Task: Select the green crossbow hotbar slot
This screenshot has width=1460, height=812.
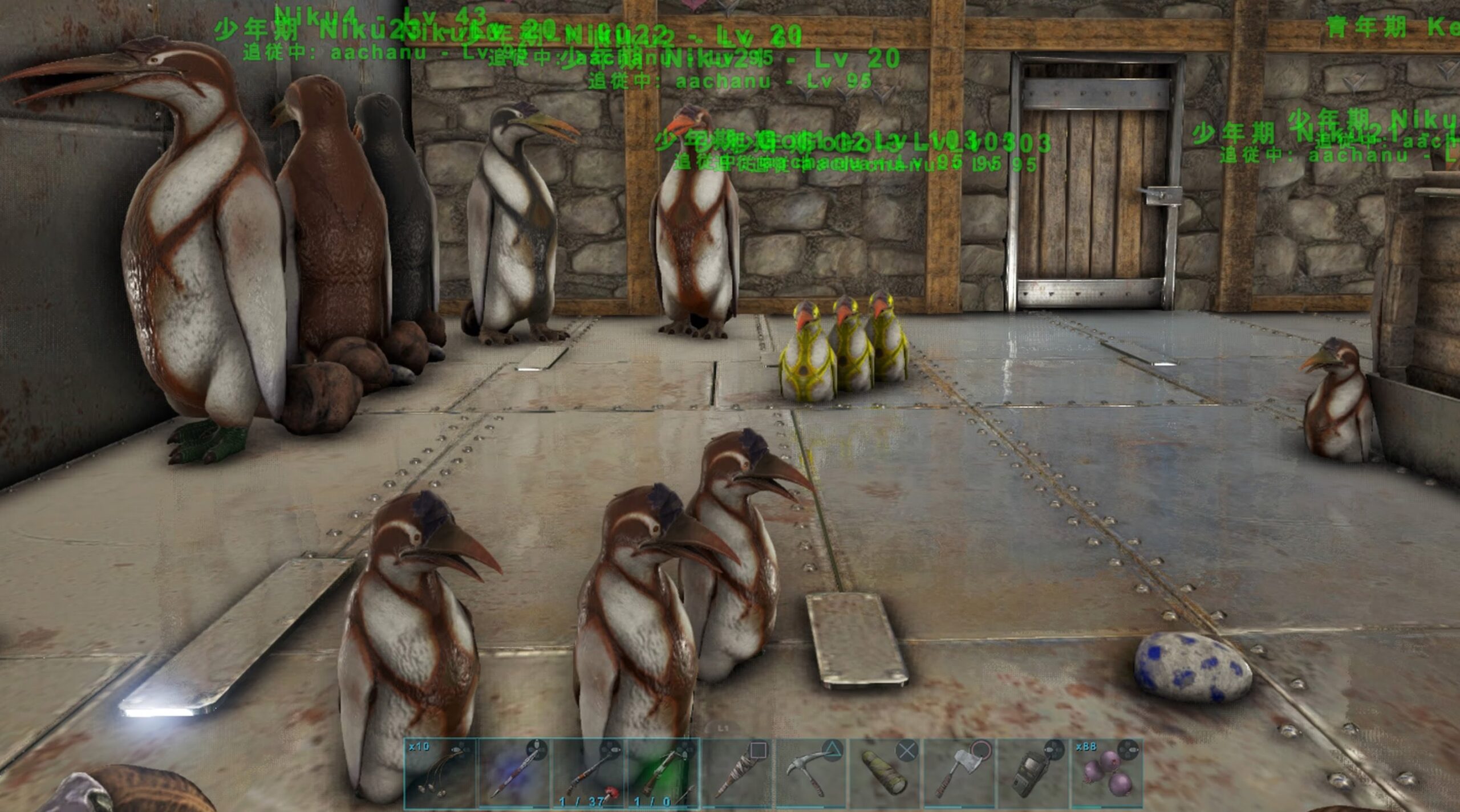Action: pyautogui.click(x=663, y=773)
